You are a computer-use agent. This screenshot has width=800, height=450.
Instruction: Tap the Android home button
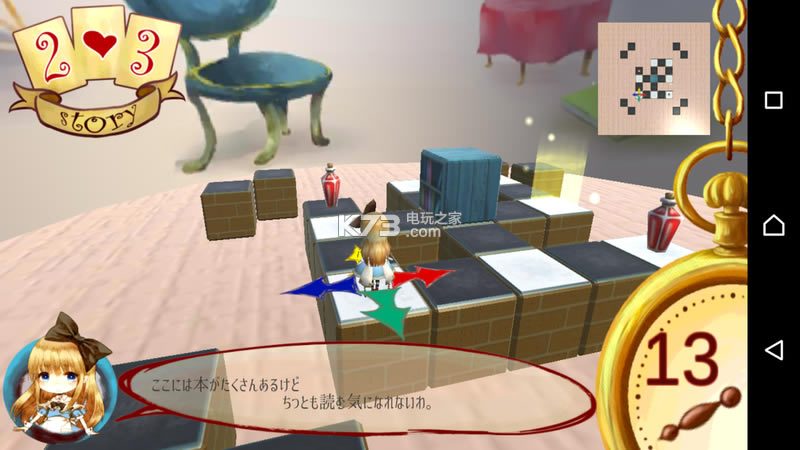click(773, 225)
